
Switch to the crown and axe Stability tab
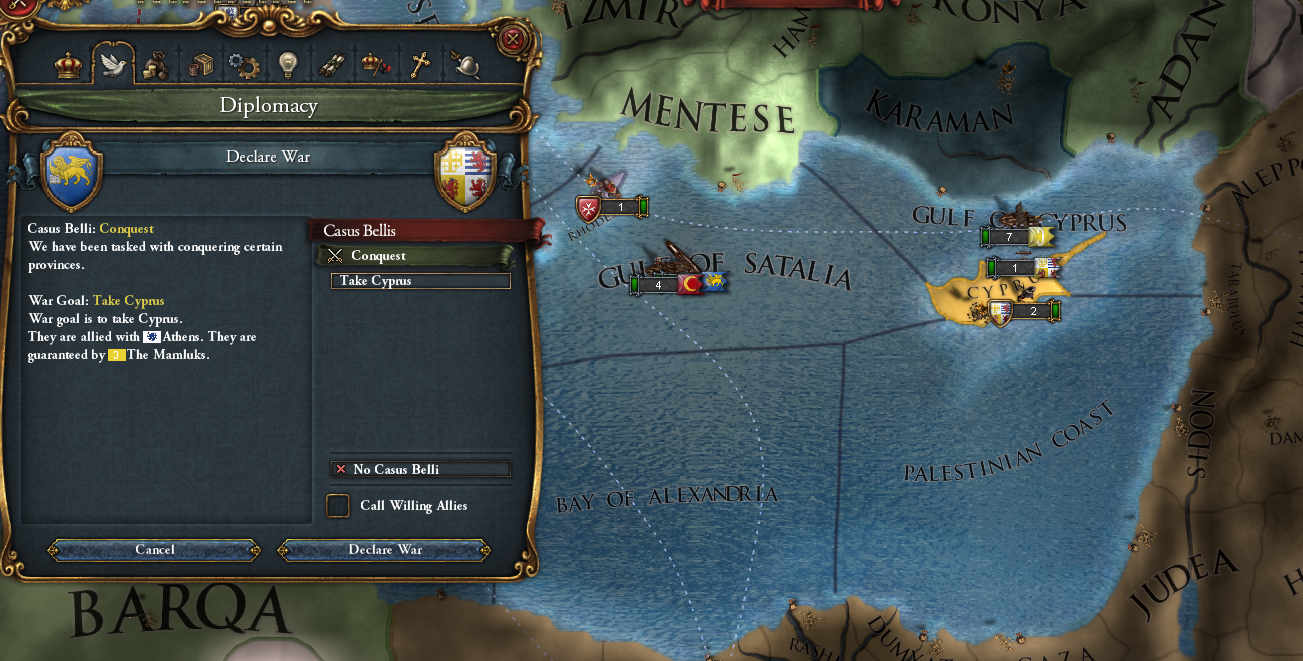tap(375, 65)
